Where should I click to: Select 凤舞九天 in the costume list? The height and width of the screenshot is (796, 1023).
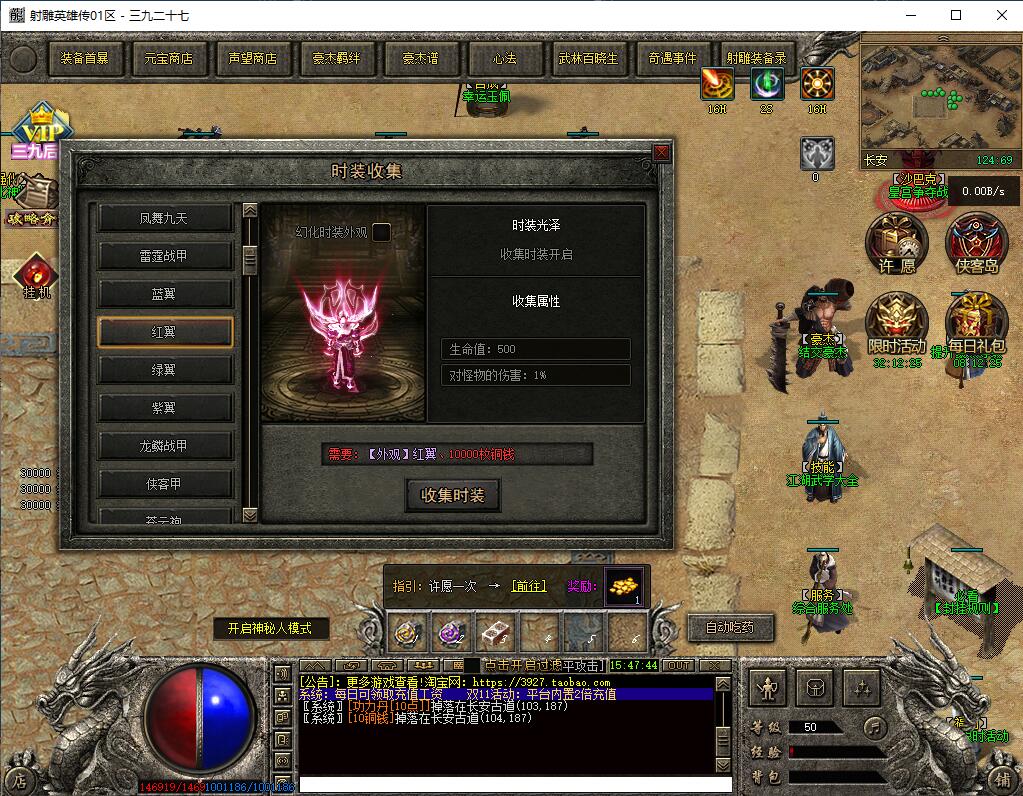coord(164,218)
